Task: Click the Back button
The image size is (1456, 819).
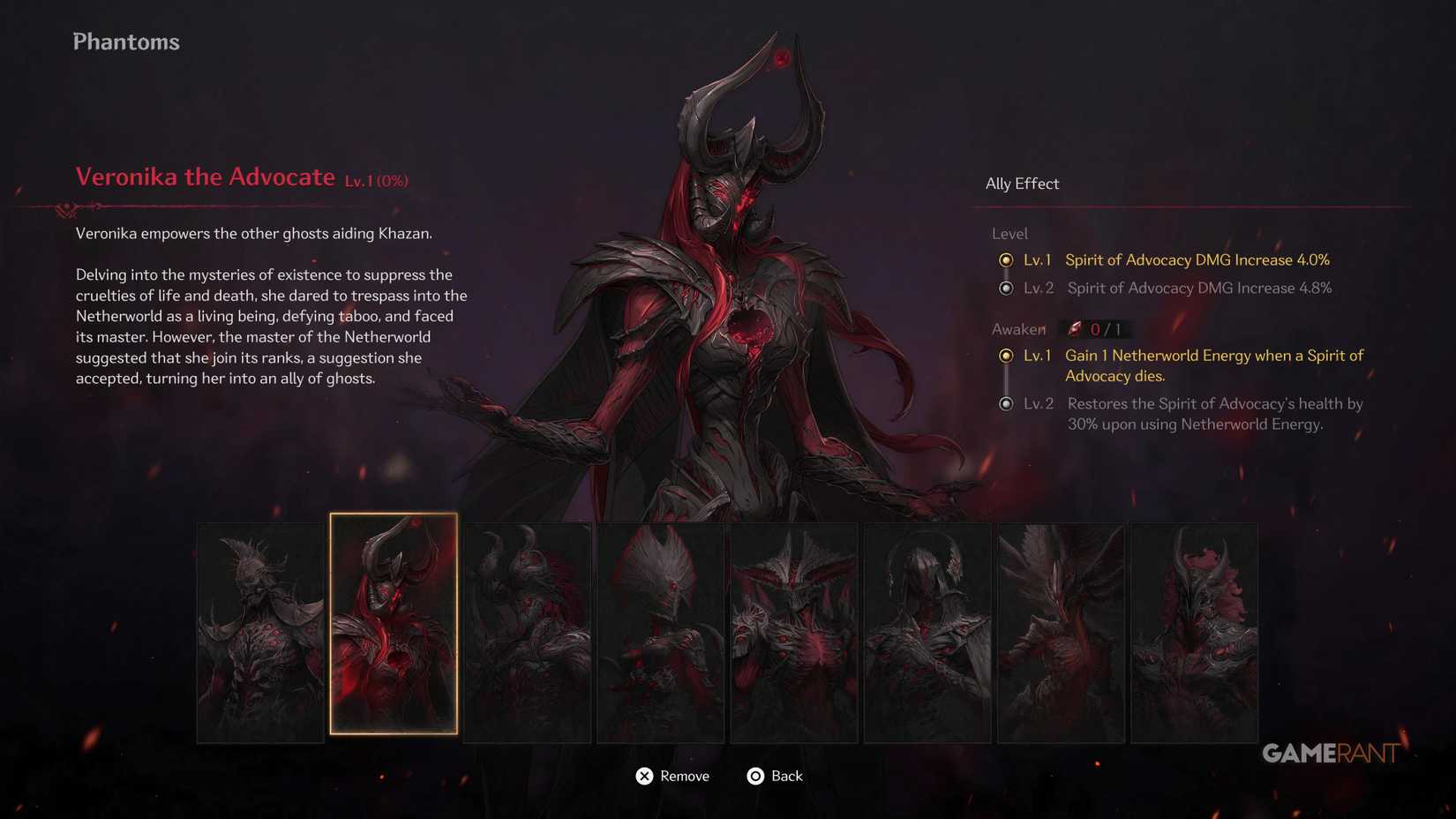Action: tap(786, 777)
